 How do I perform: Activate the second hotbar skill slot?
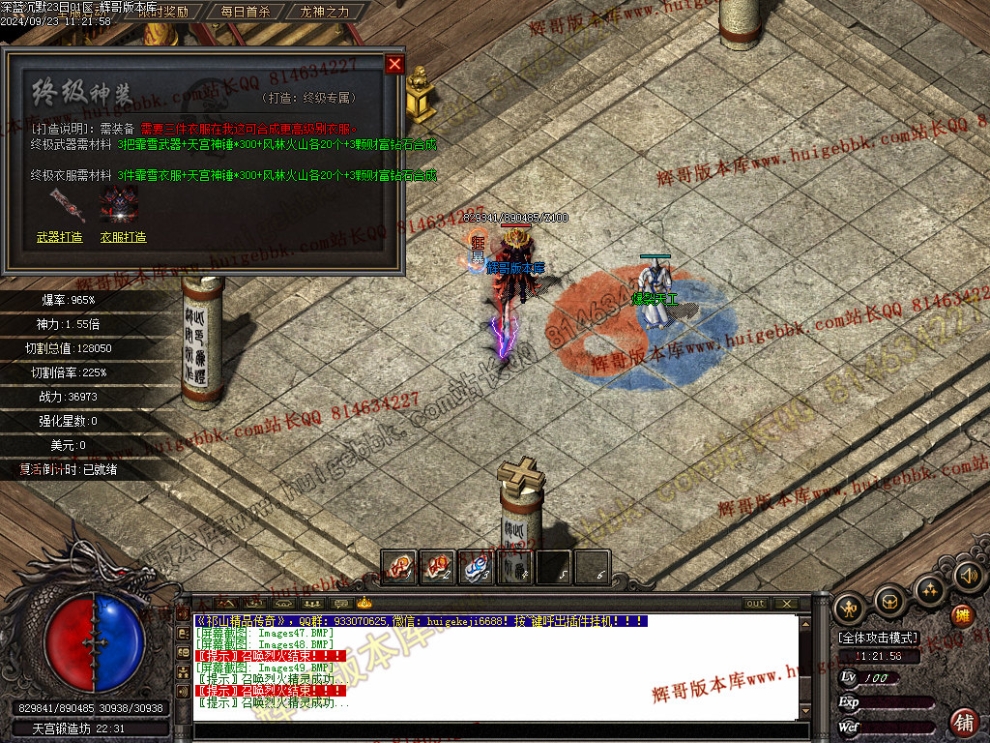point(437,567)
